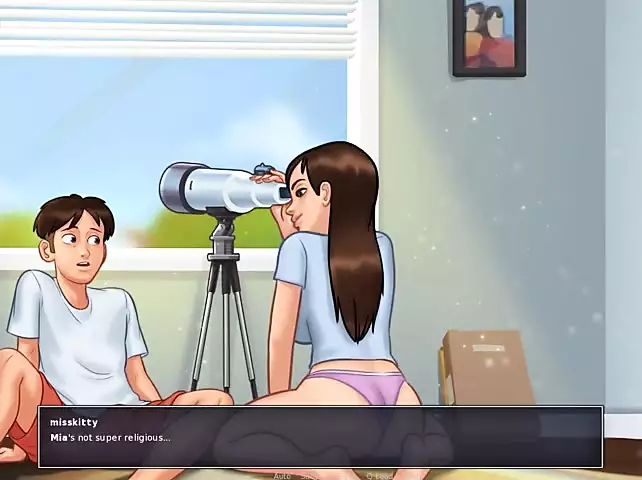The width and height of the screenshot is (642, 480).
Task: Toggle Auto advance in the quick menu
Action: [x=282, y=476]
